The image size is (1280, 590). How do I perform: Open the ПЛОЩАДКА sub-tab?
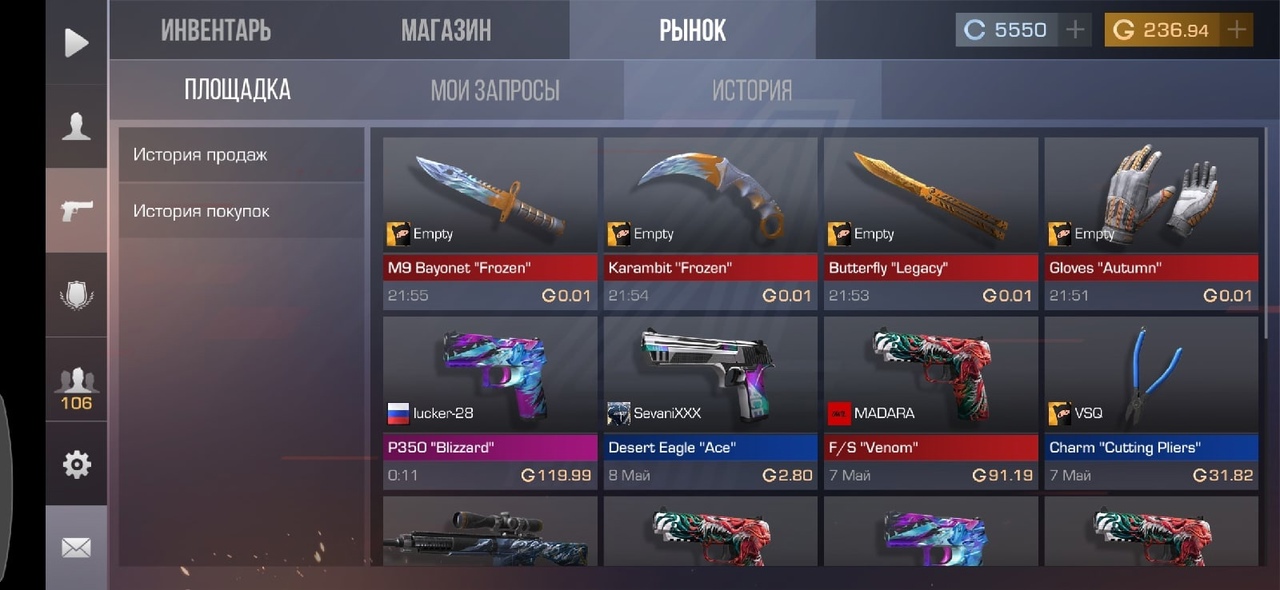[x=237, y=90]
